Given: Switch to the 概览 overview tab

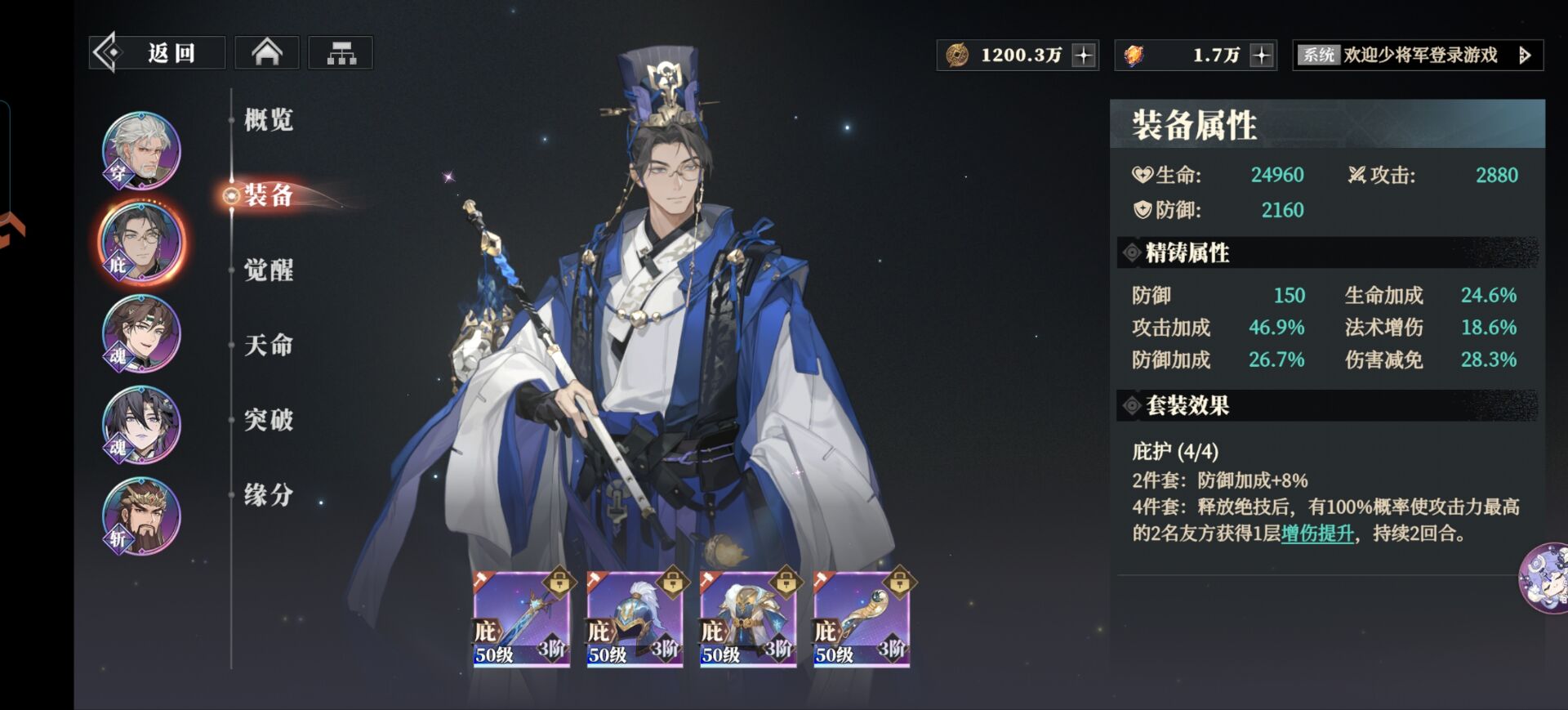Looking at the screenshot, I should coord(269,120).
